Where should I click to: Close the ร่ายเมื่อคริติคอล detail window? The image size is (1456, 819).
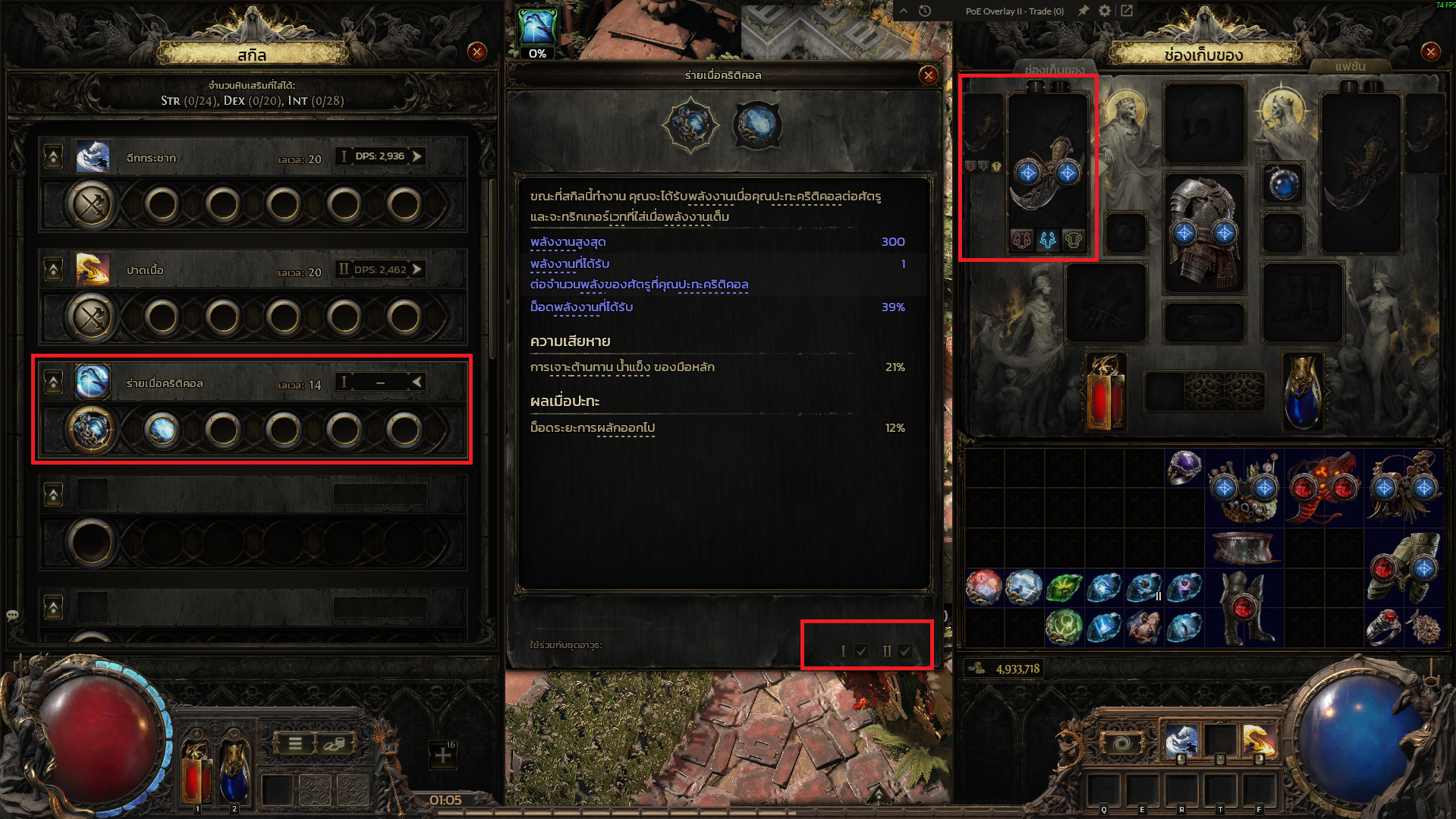[928, 75]
